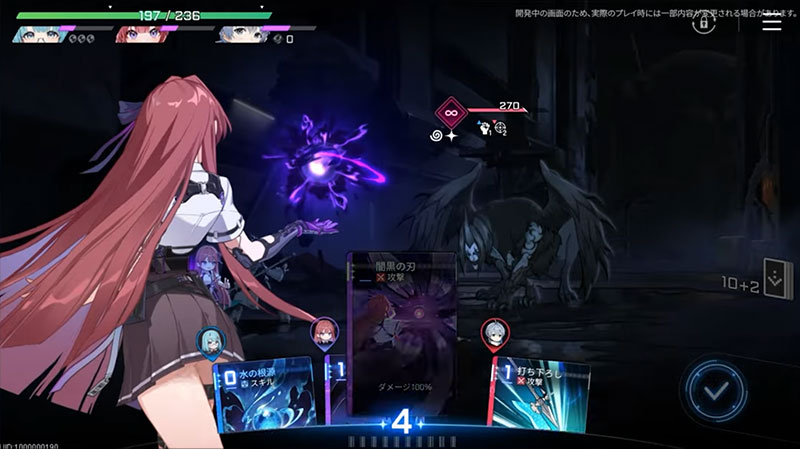The image size is (800, 449).
Task: Inspect the enemy's infinity diamond icon
Action: 452,110
